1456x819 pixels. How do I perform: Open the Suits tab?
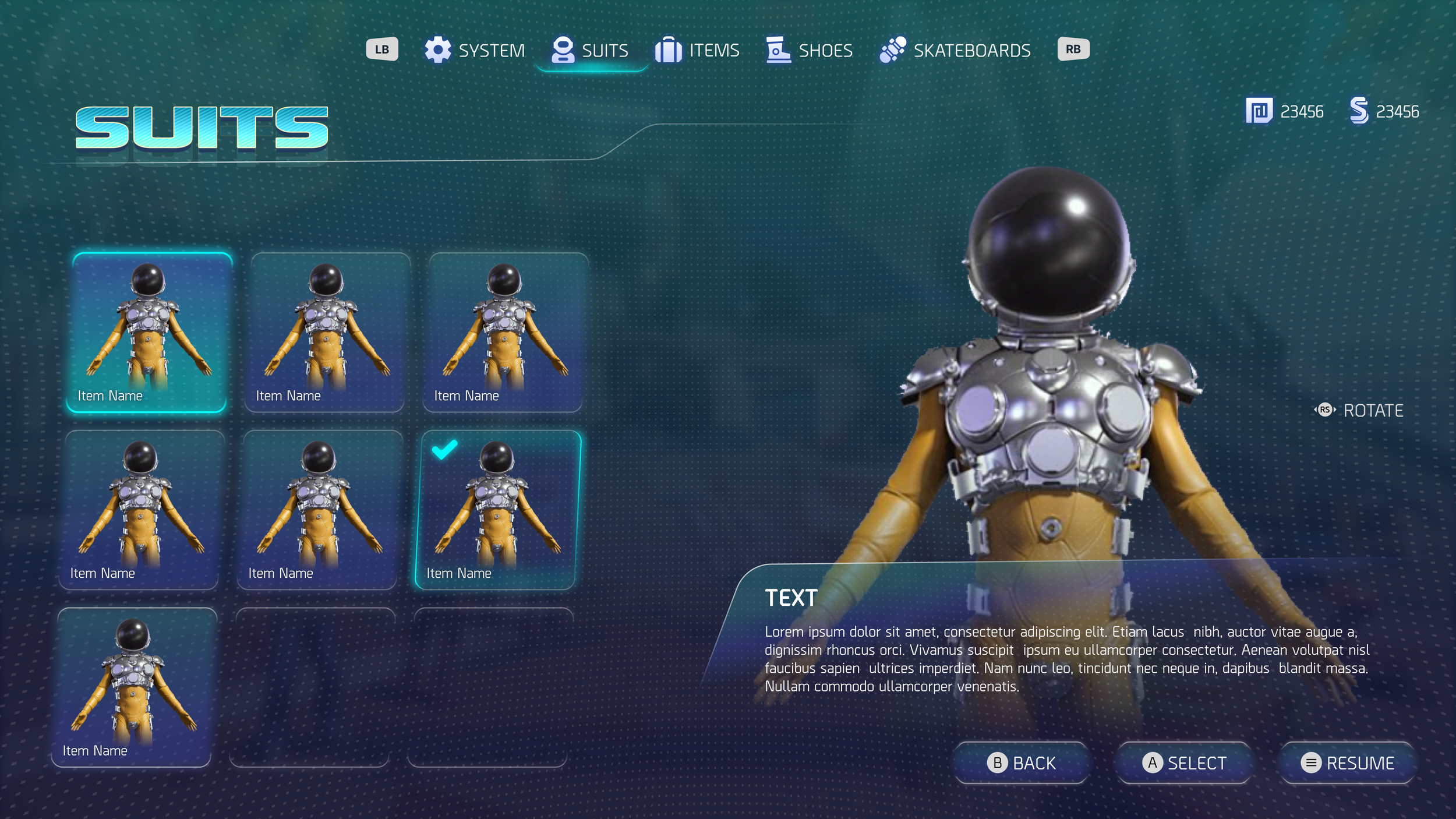click(591, 51)
